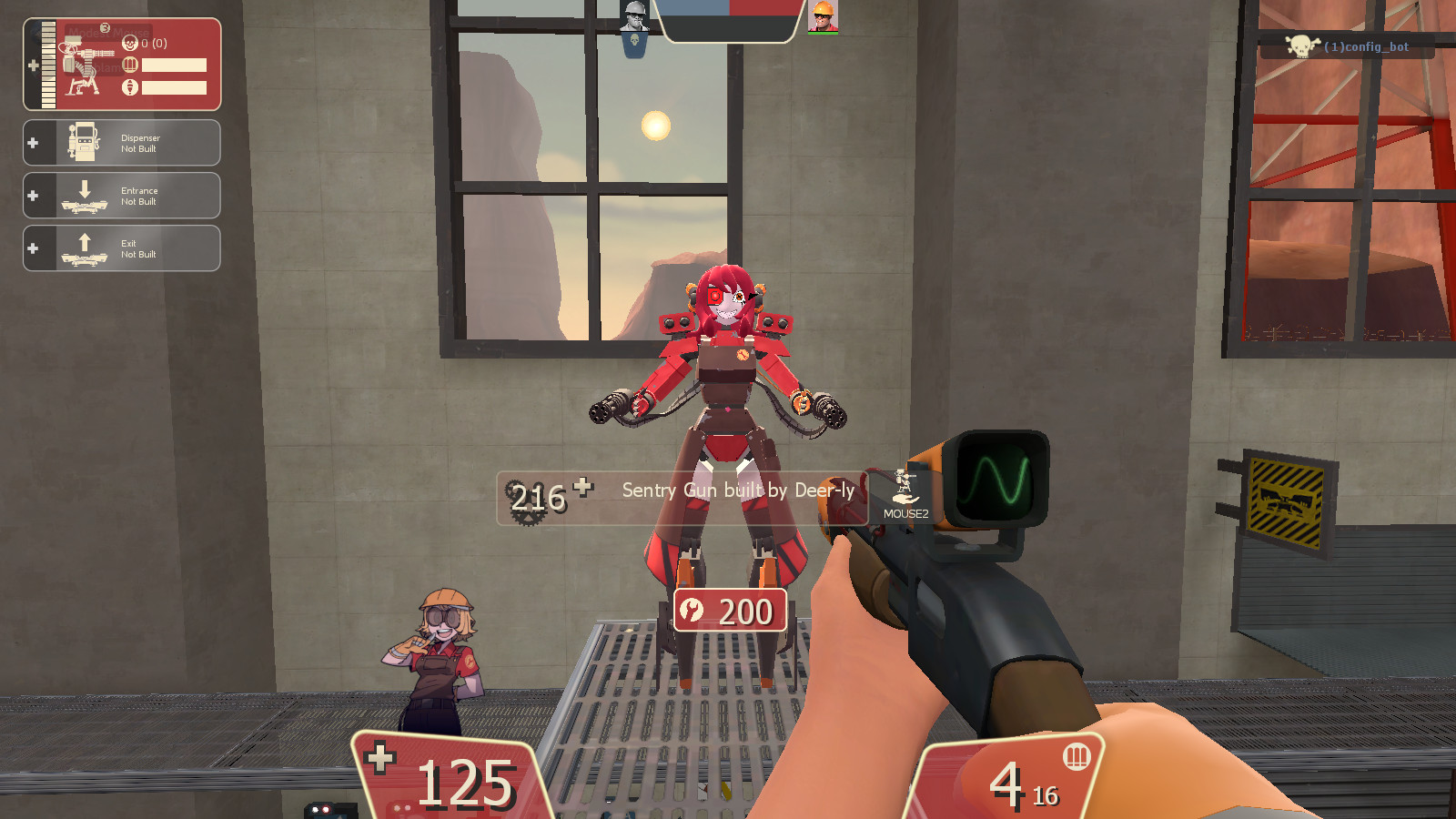Screen dimensions: 1456x819
Task: Click the Sentry Gun built by Deer-ly notification
Action: [737, 490]
